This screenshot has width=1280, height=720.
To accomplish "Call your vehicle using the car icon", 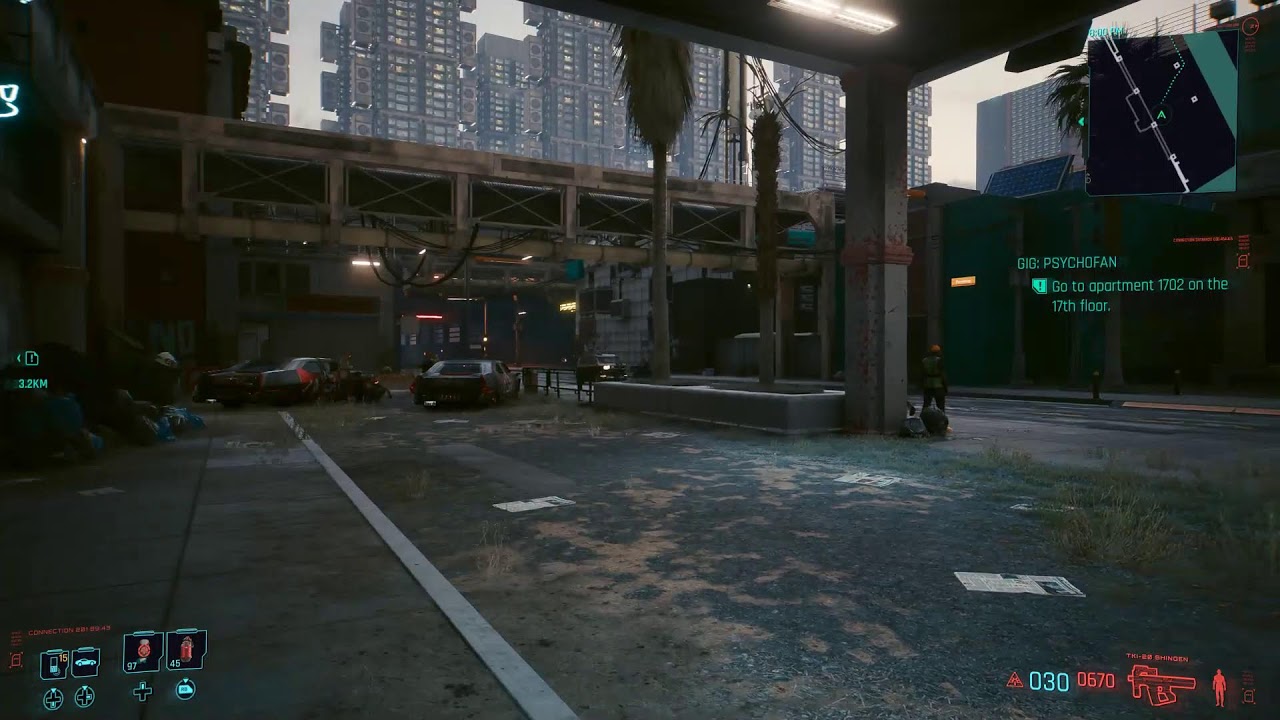I will (85, 663).
